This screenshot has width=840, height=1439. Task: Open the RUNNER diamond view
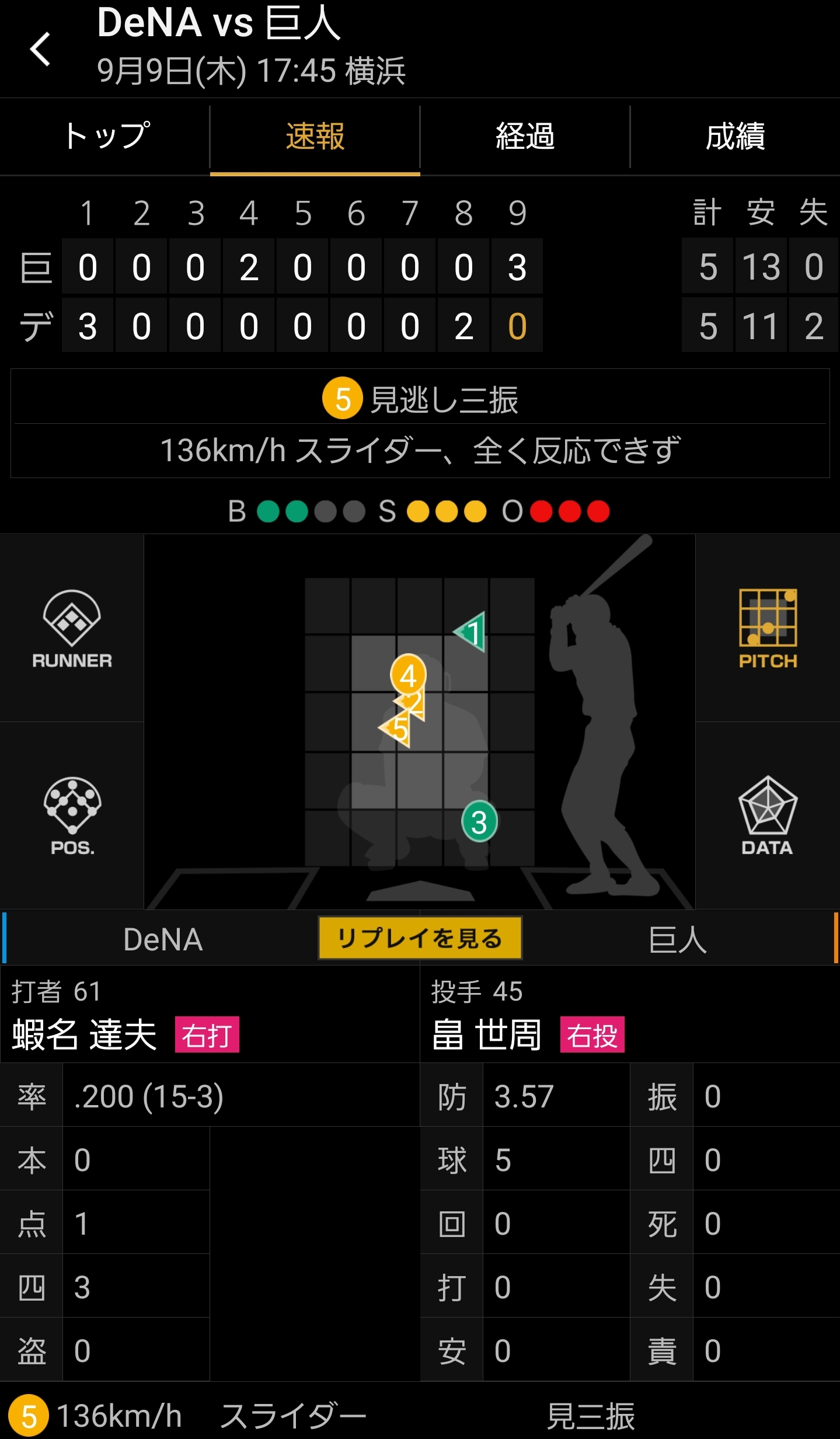[72, 629]
